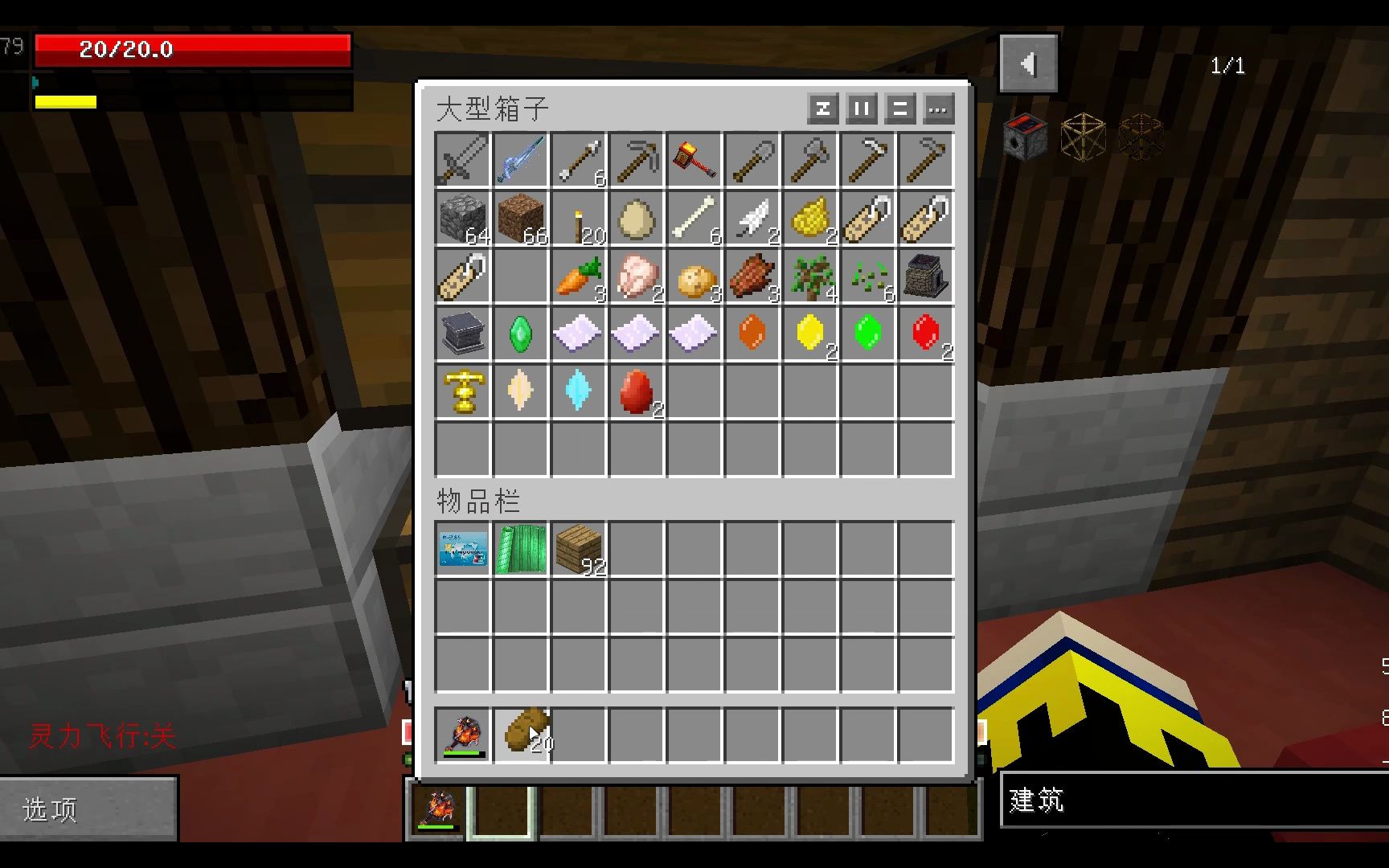Enable row sorting with the horizontal-lines button
This screenshot has height=868, width=1389.
pyautogui.click(x=899, y=109)
